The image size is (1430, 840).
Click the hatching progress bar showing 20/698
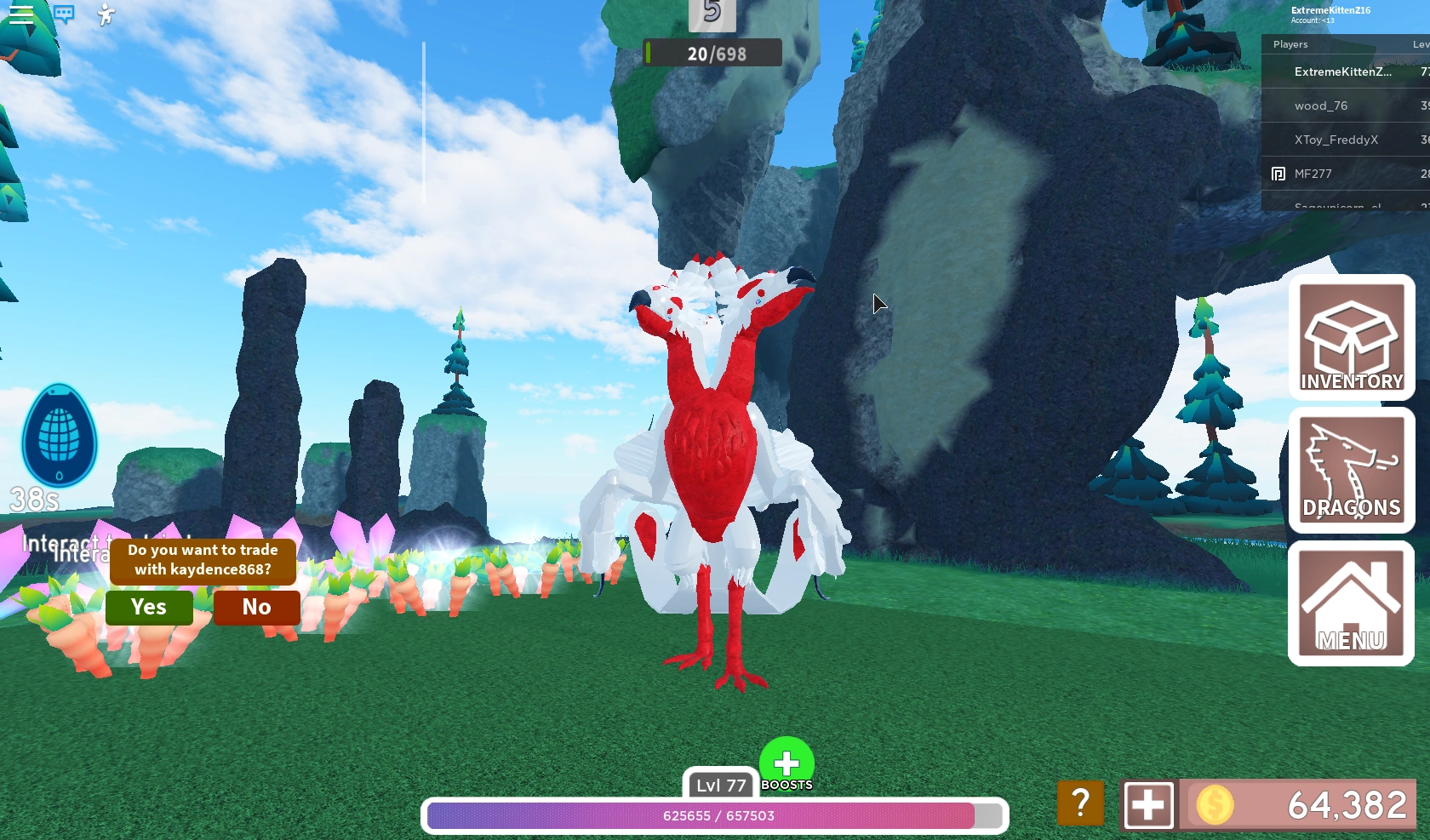pos(713,53)
